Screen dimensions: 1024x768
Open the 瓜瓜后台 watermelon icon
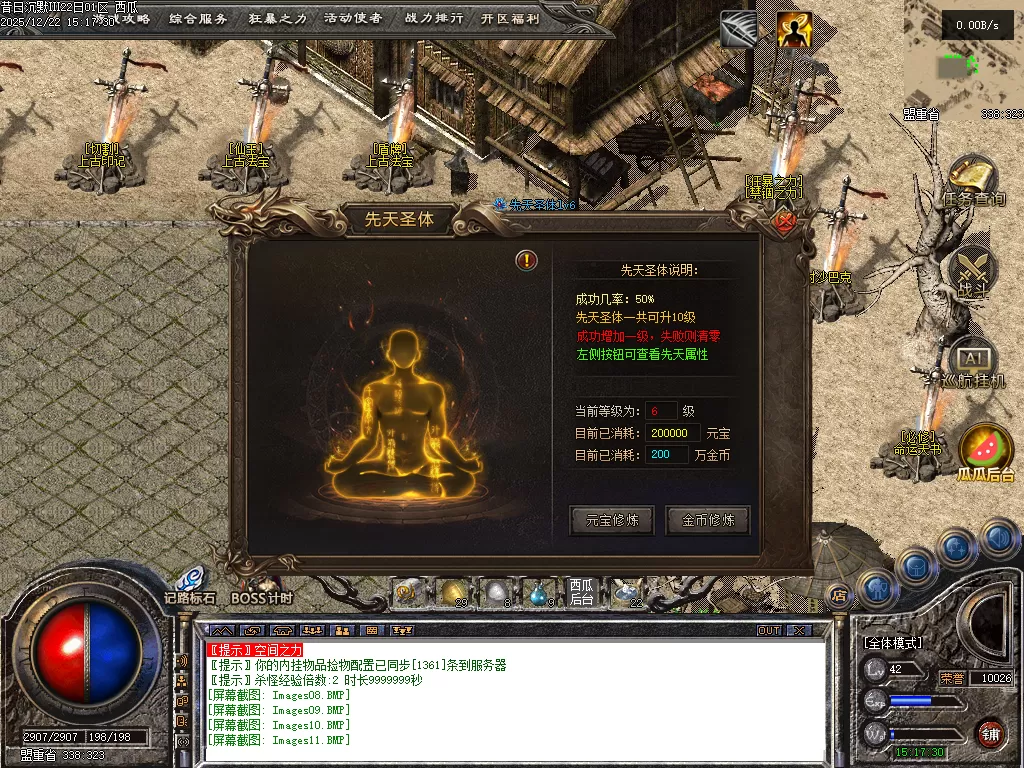(985, 449)
